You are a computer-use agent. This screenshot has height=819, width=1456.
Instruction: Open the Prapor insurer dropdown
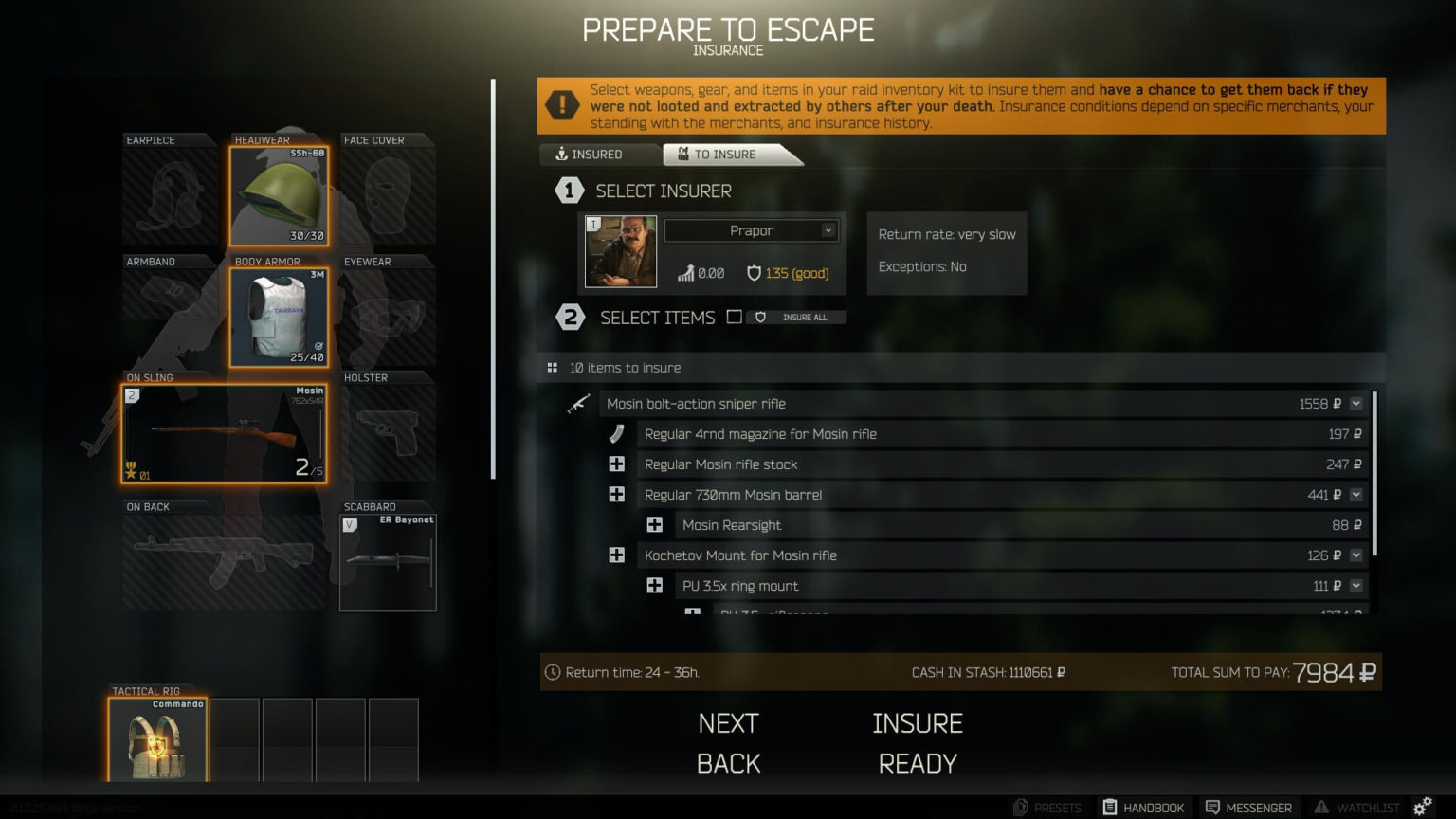tap(751, 230)
